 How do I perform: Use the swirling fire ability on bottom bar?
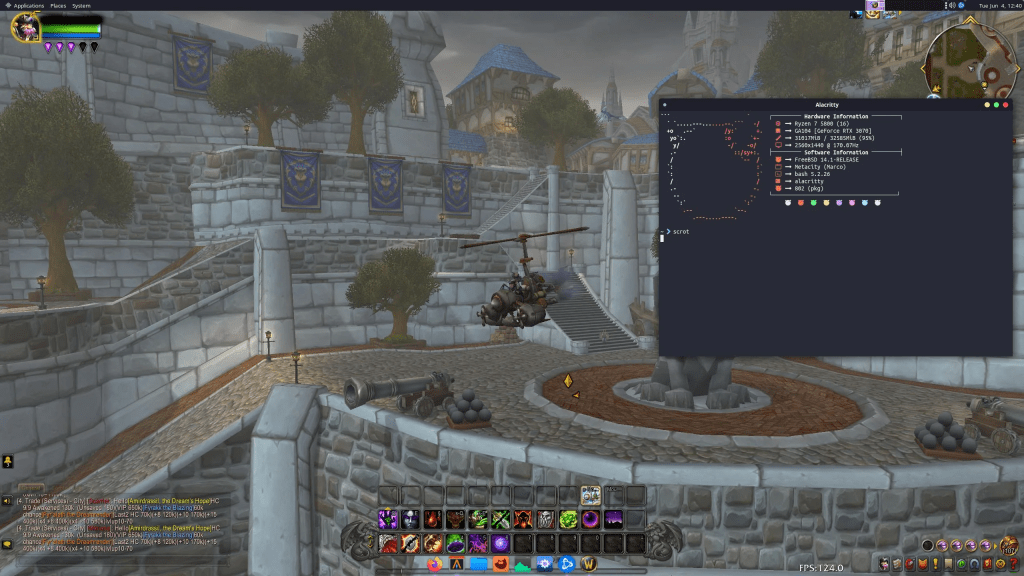pyautogui.click(x=433, y=542)
